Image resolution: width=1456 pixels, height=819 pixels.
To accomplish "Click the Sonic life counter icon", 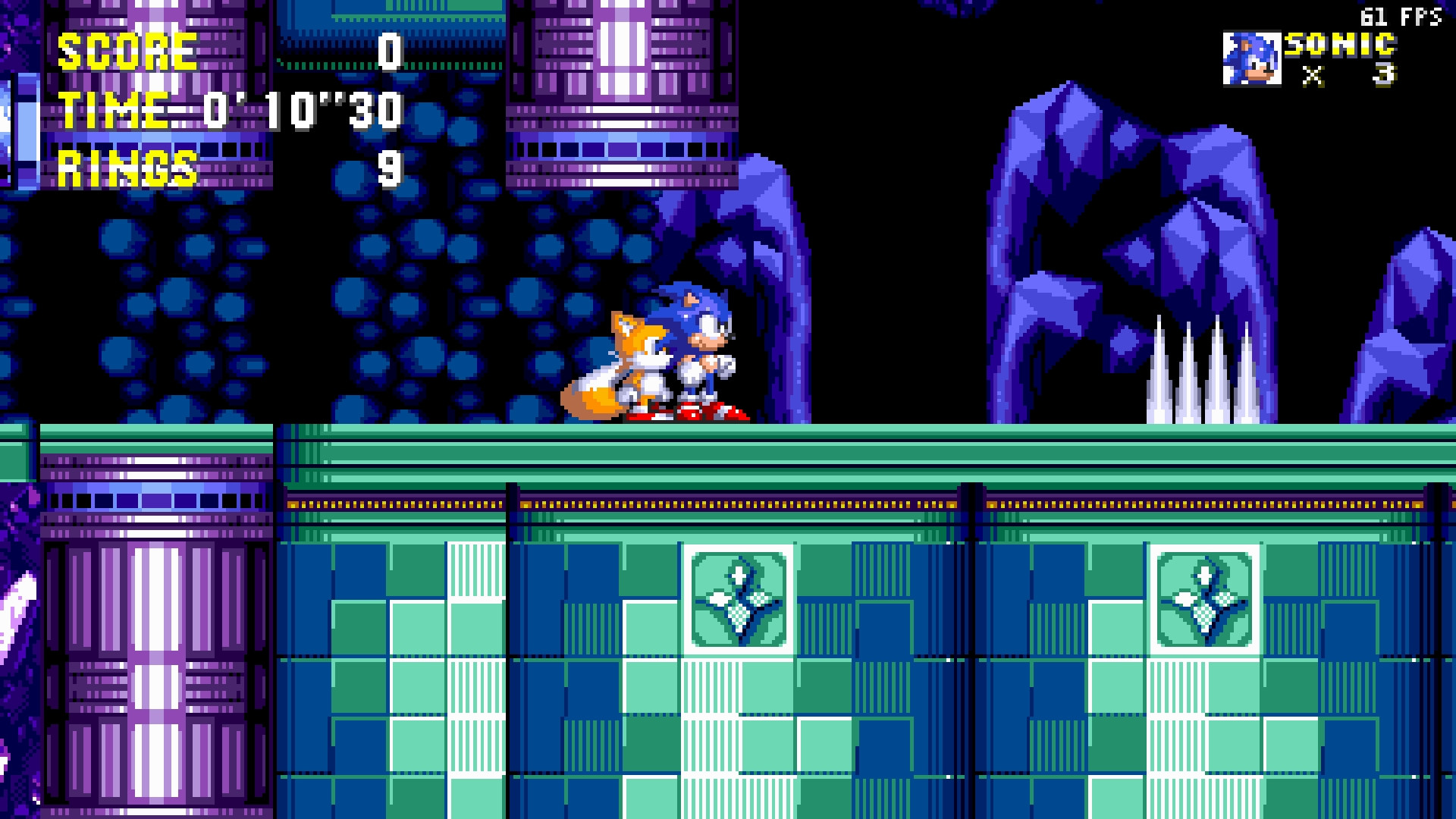I will point(1252,58).
